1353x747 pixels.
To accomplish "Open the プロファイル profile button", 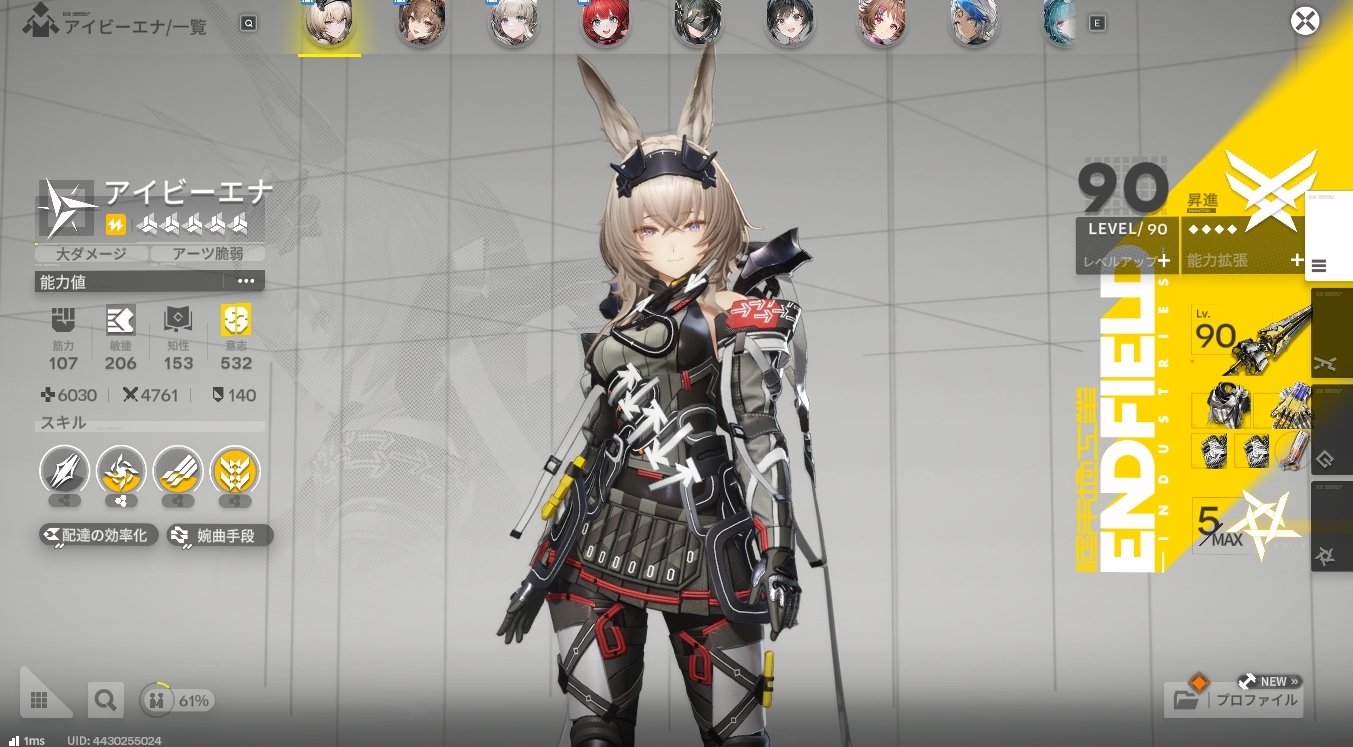I will (x=1234, y=699).
